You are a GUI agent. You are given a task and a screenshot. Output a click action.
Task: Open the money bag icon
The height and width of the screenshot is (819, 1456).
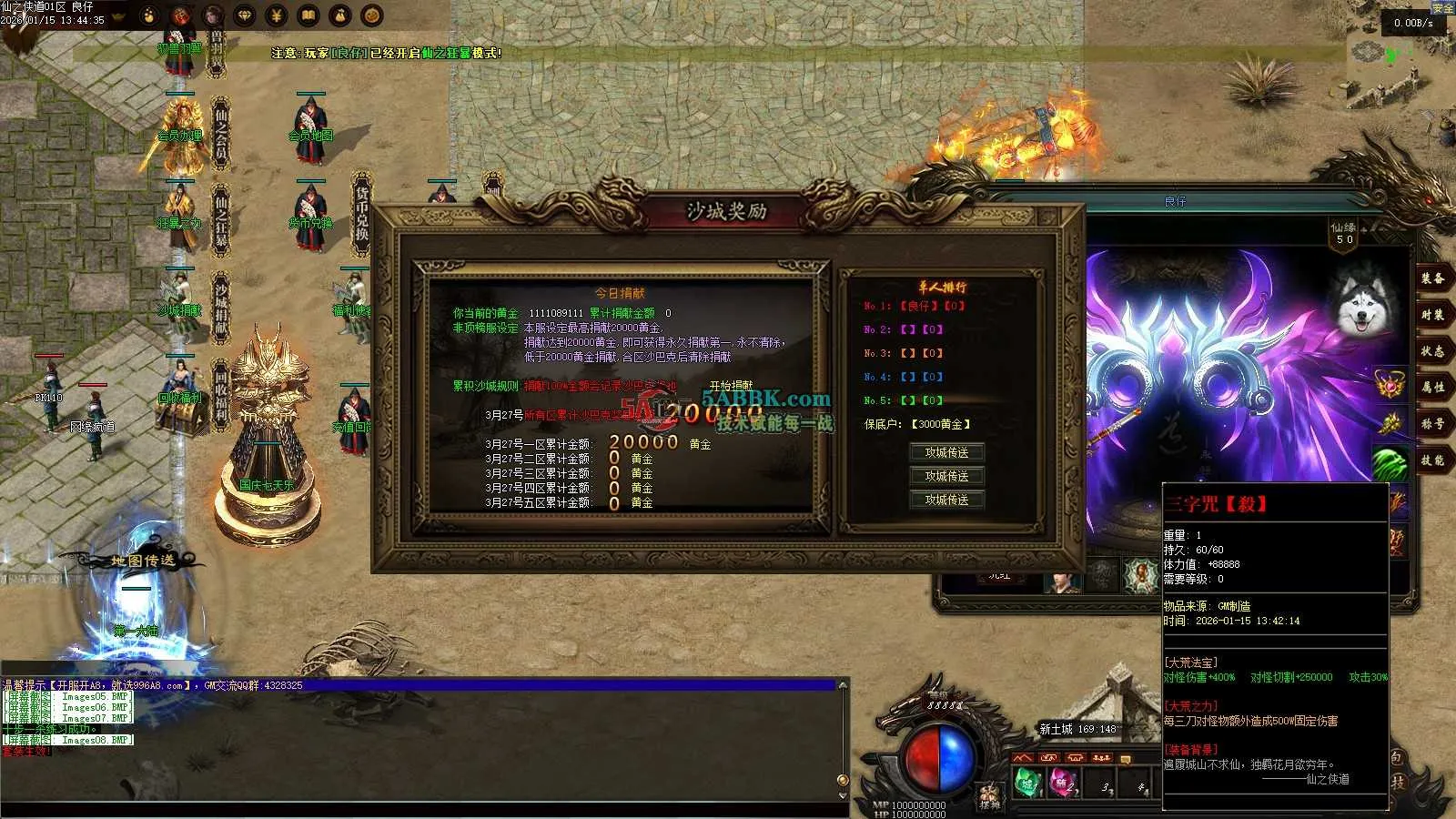click(x=339, y=15)
